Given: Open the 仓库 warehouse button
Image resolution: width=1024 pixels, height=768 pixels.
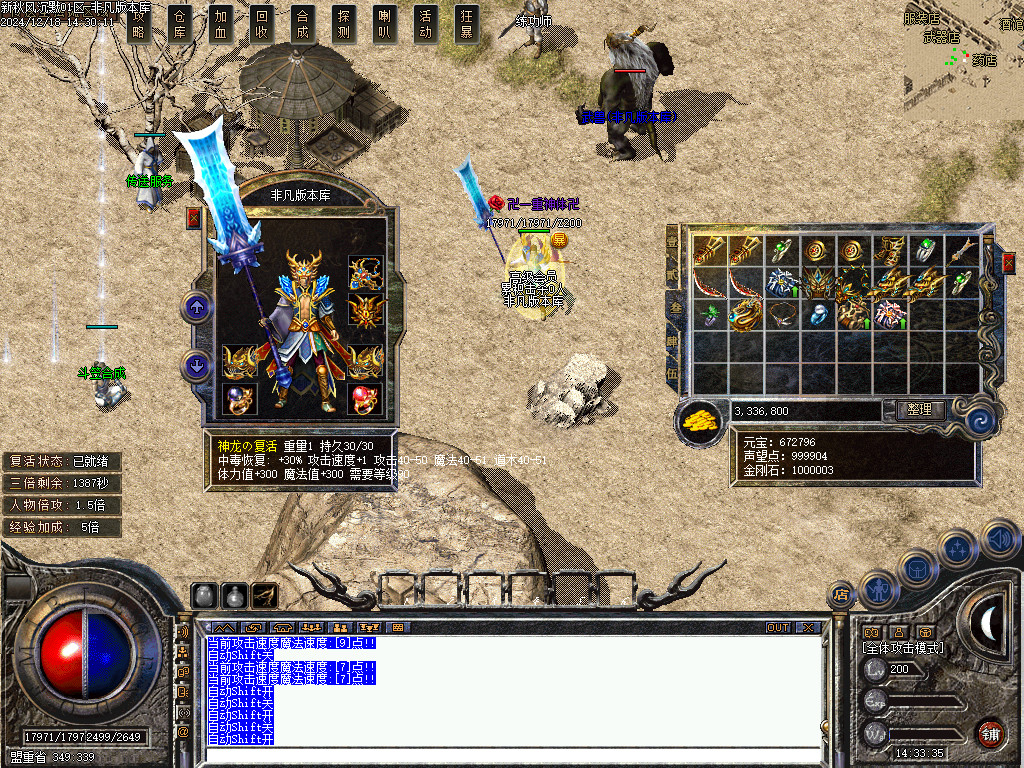Looking at the screenshot, I should [180, 24].
